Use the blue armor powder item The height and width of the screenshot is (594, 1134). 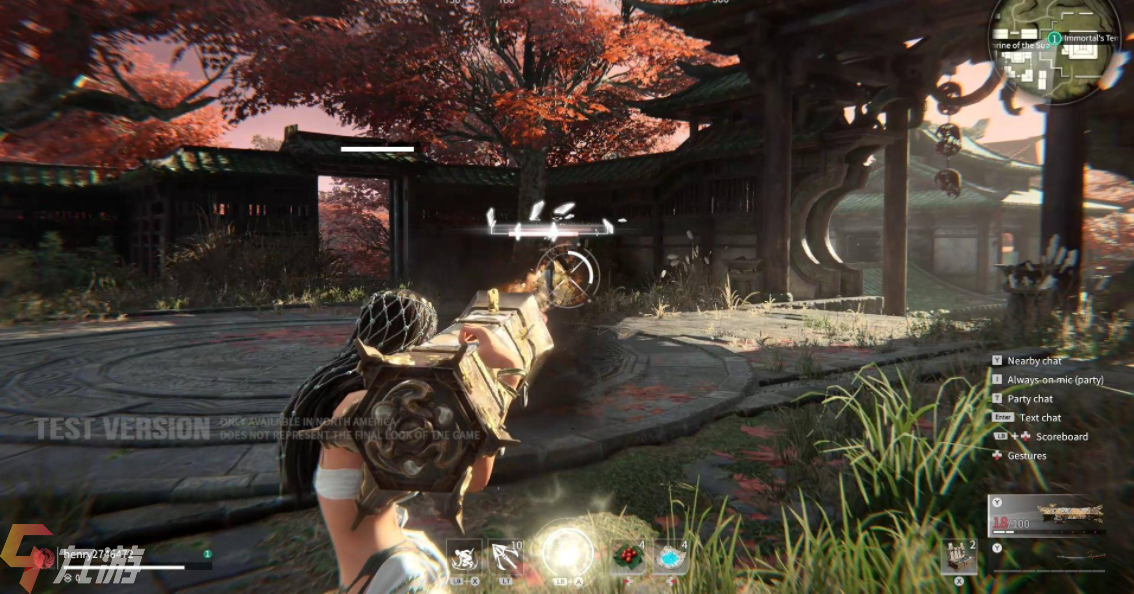(x=668, y=556)
